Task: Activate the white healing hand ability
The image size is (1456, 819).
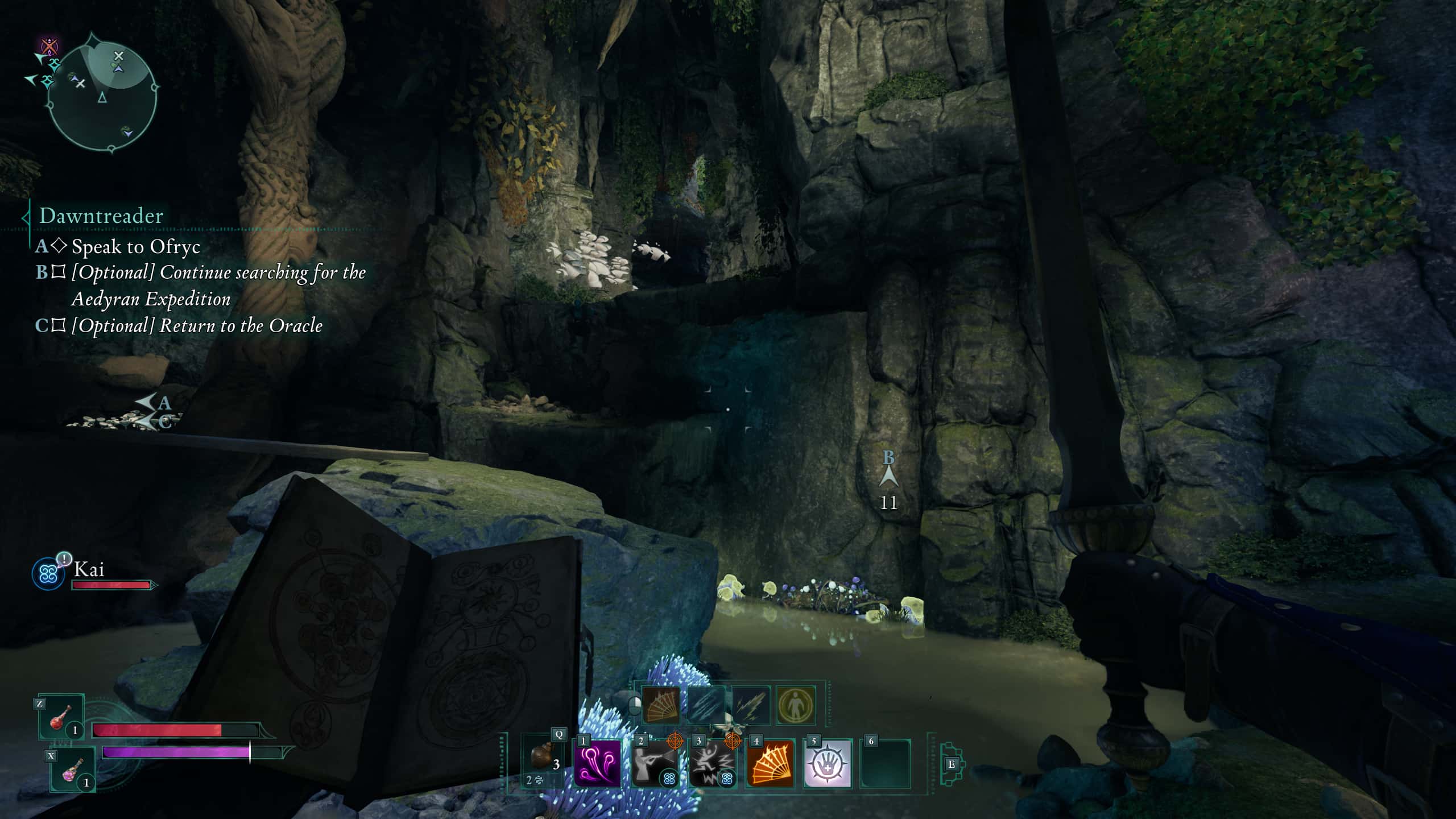Action: click(828, 763)
